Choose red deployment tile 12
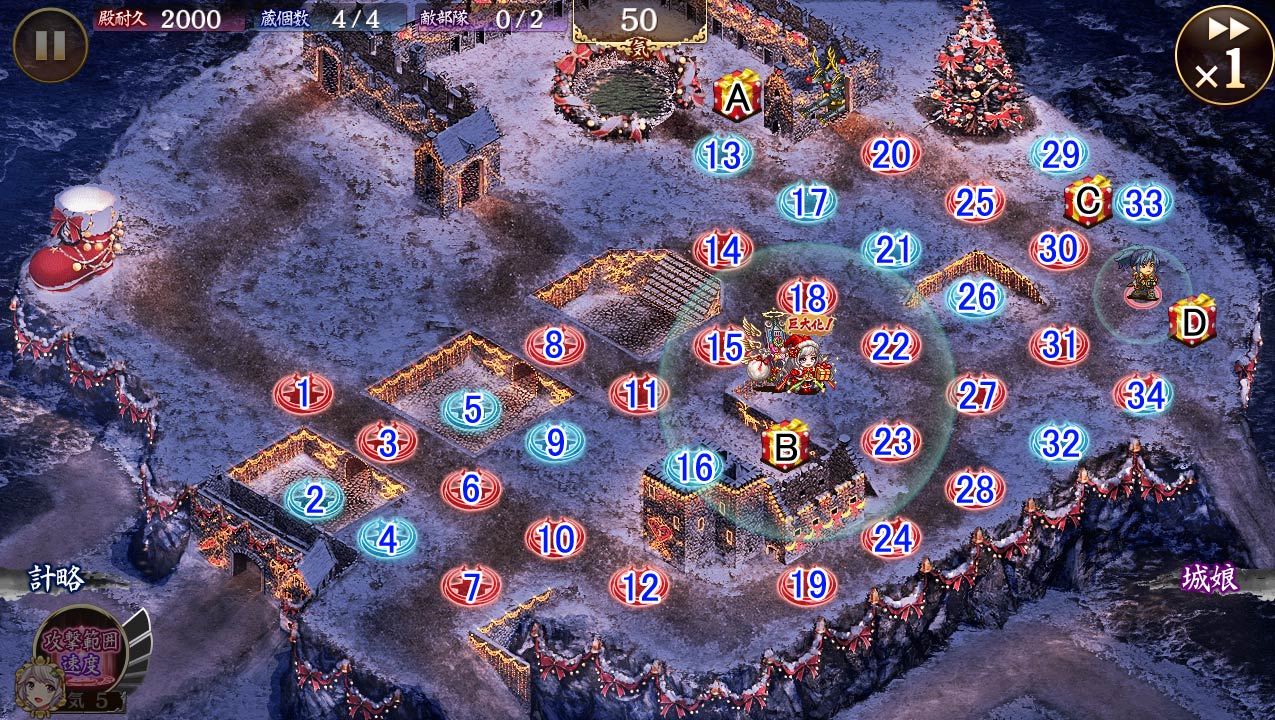The image size is (1275, 720). pos(640,588)
